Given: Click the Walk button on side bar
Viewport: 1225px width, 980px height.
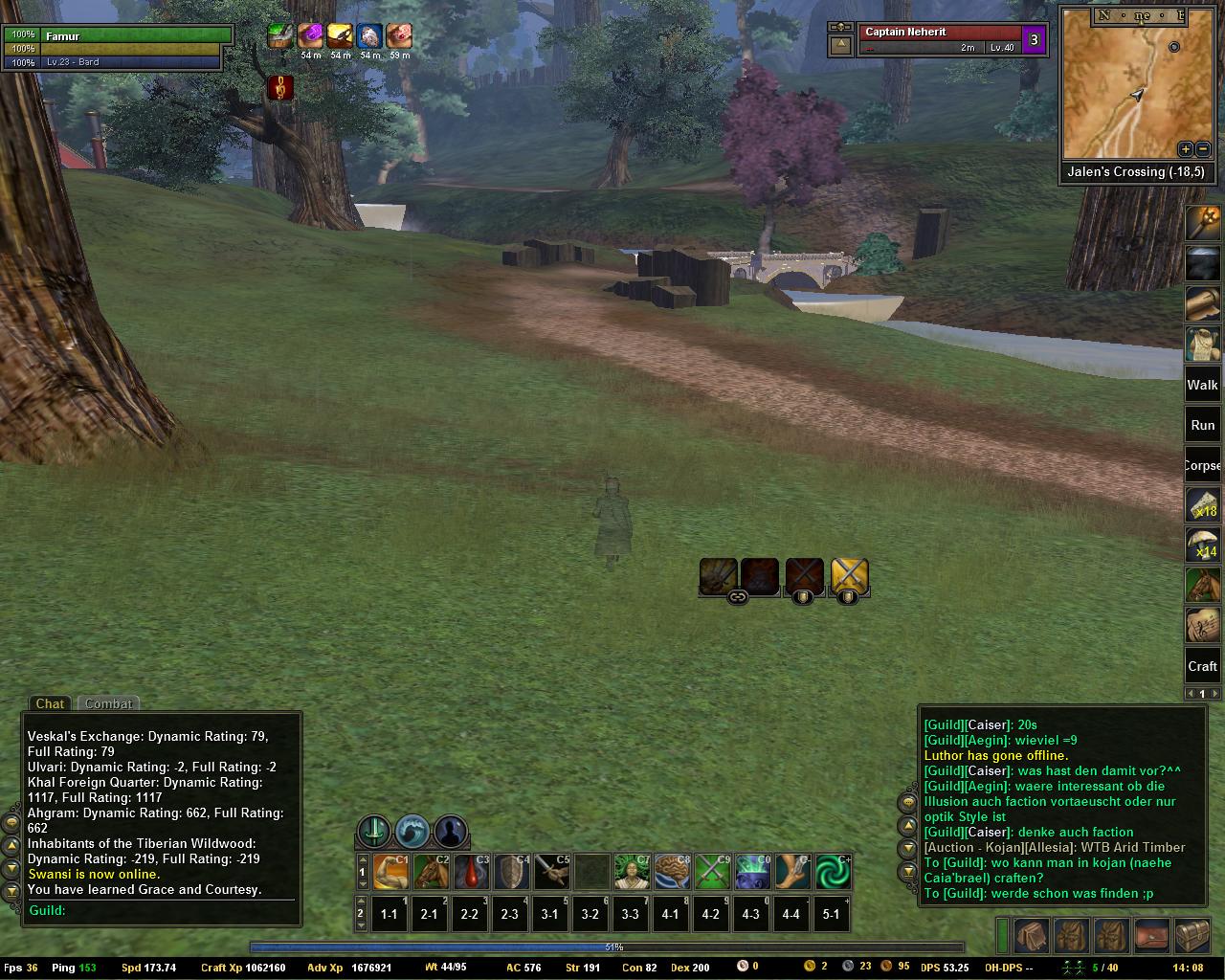Looking at the screenshot, I should [x=1202, y=385].
